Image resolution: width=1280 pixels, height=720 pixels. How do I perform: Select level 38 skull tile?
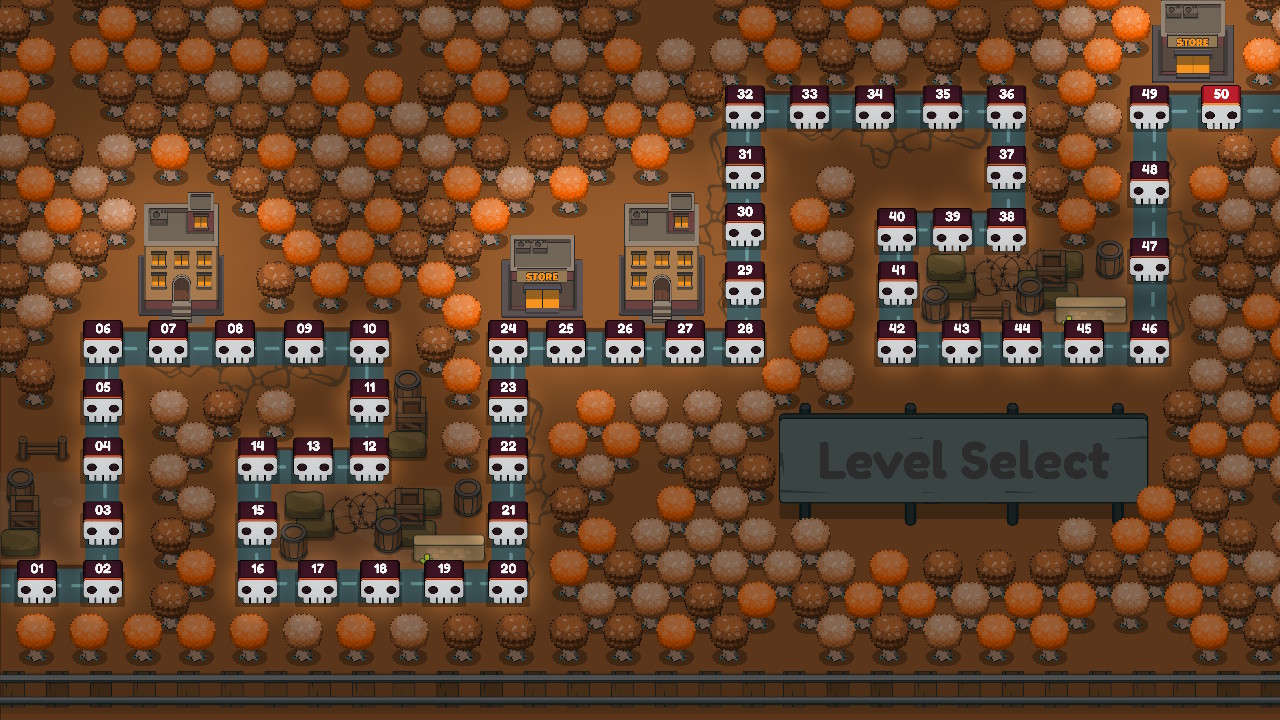coord(1007,230)
